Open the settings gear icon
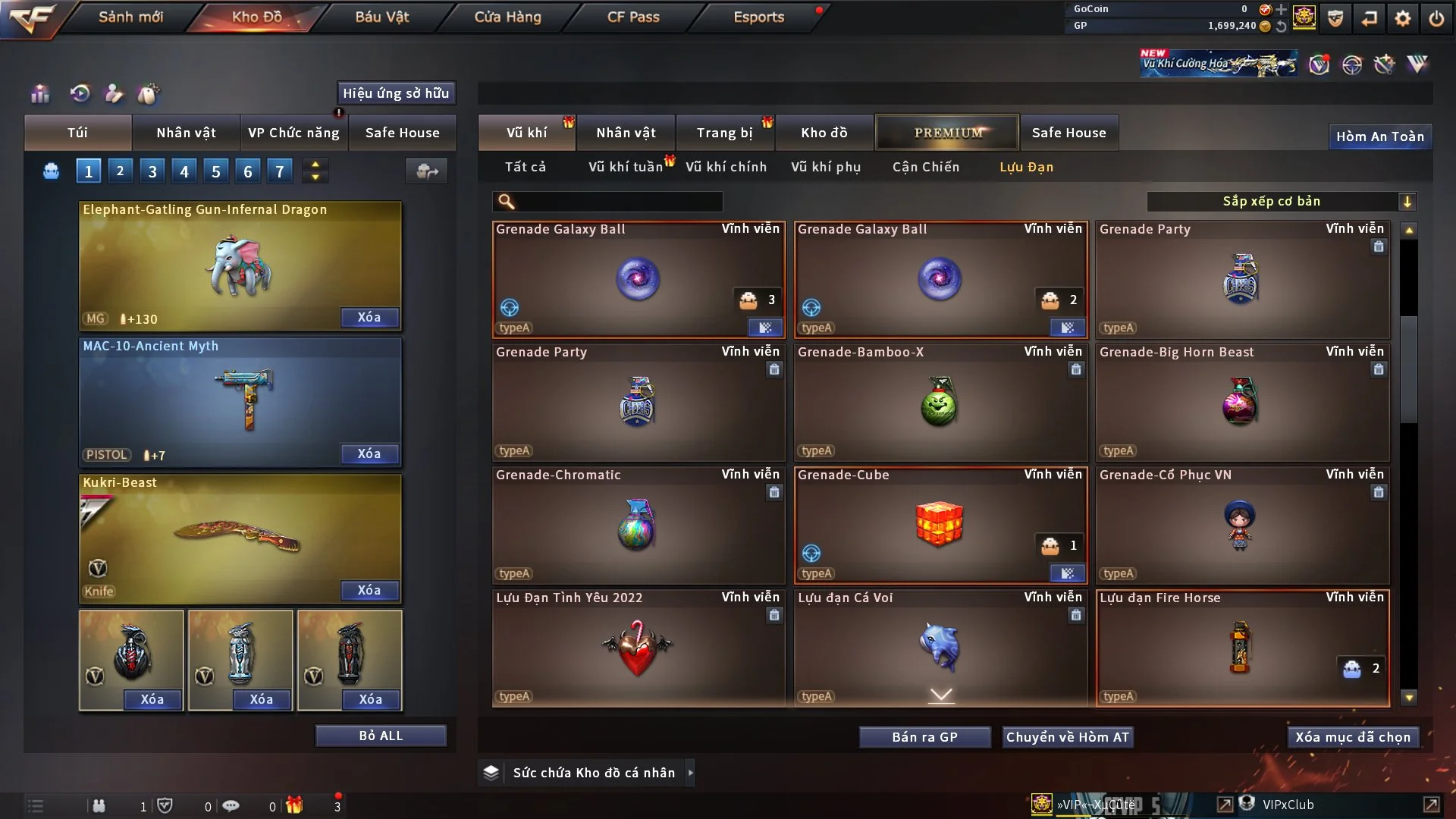This screenshot has width=1456, height=819. (x=1403, y=18)
